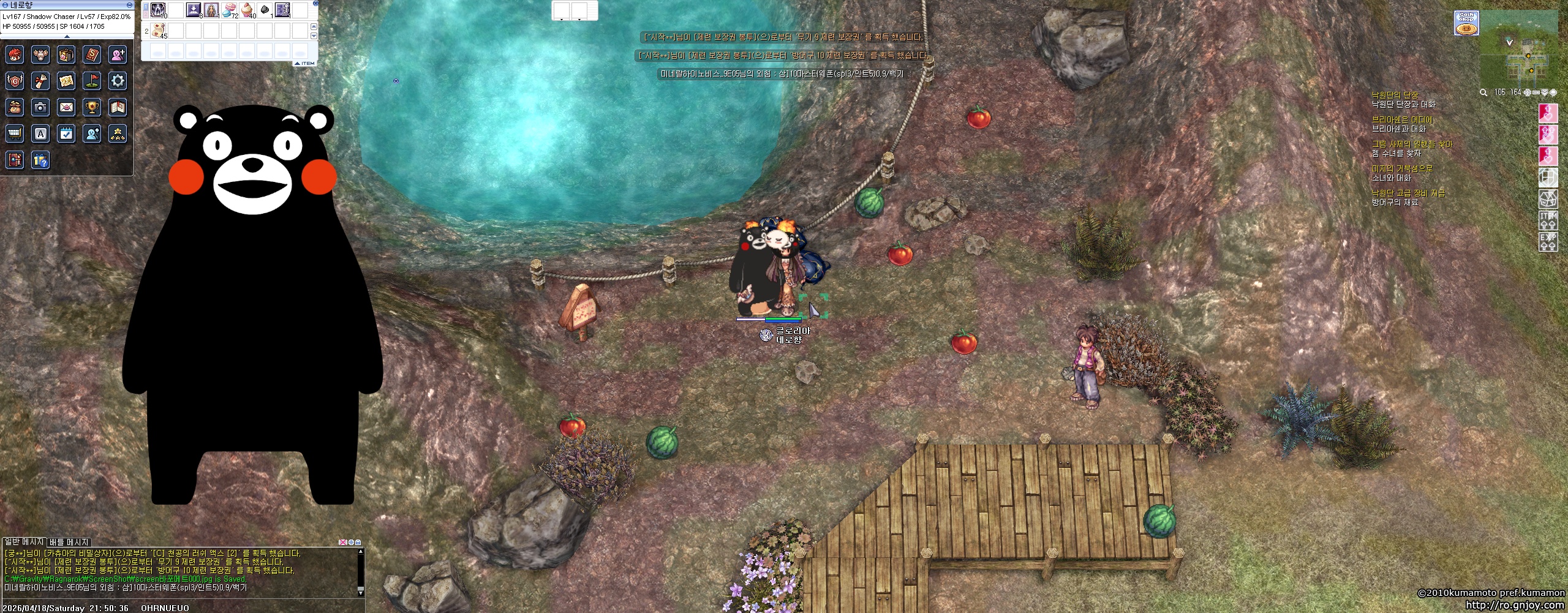Screen dimensions: 1568x613
Task: Use the macaron item in the hotbar
Action: (x=230, y=10)
